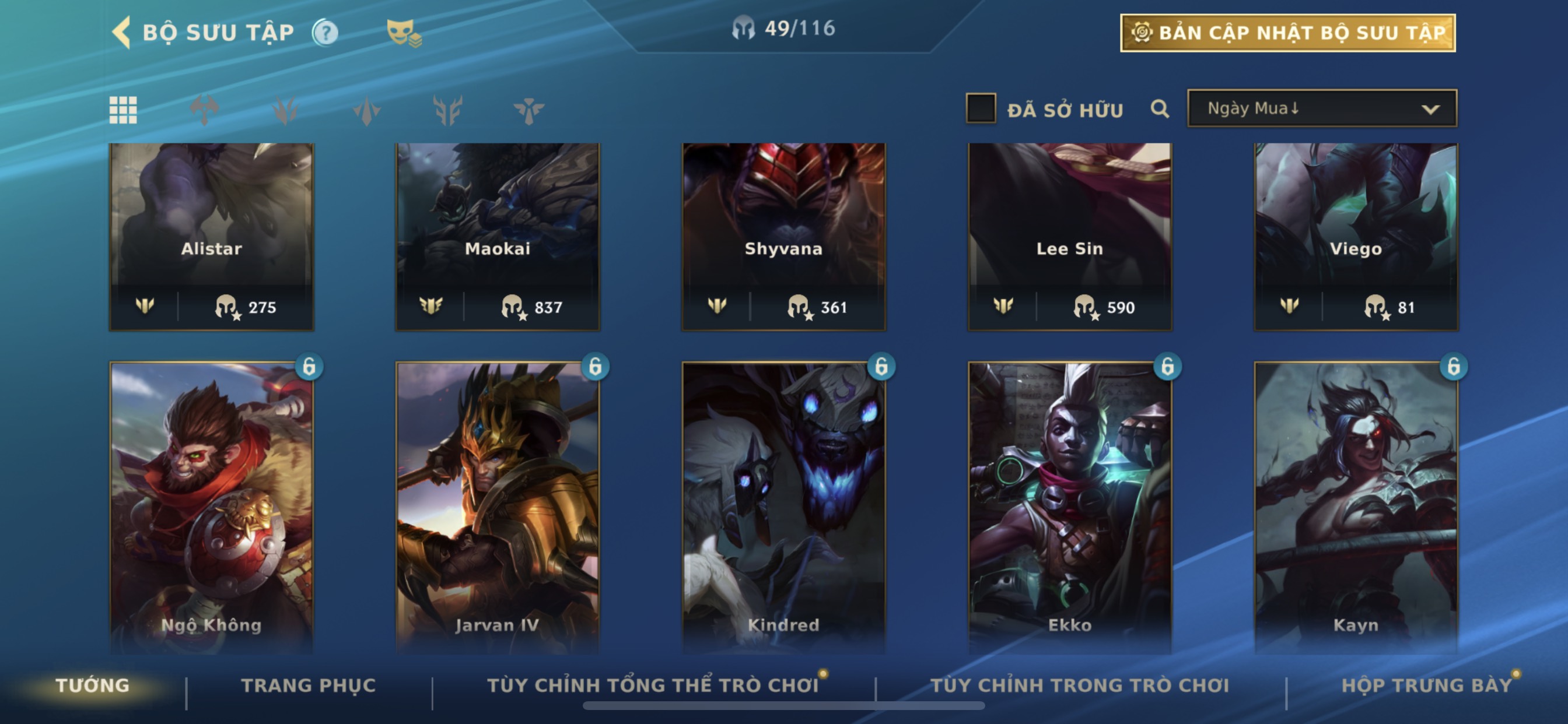
Task: Open the collection help question mark
Action: pyautogui.click(x=325, y=32)
